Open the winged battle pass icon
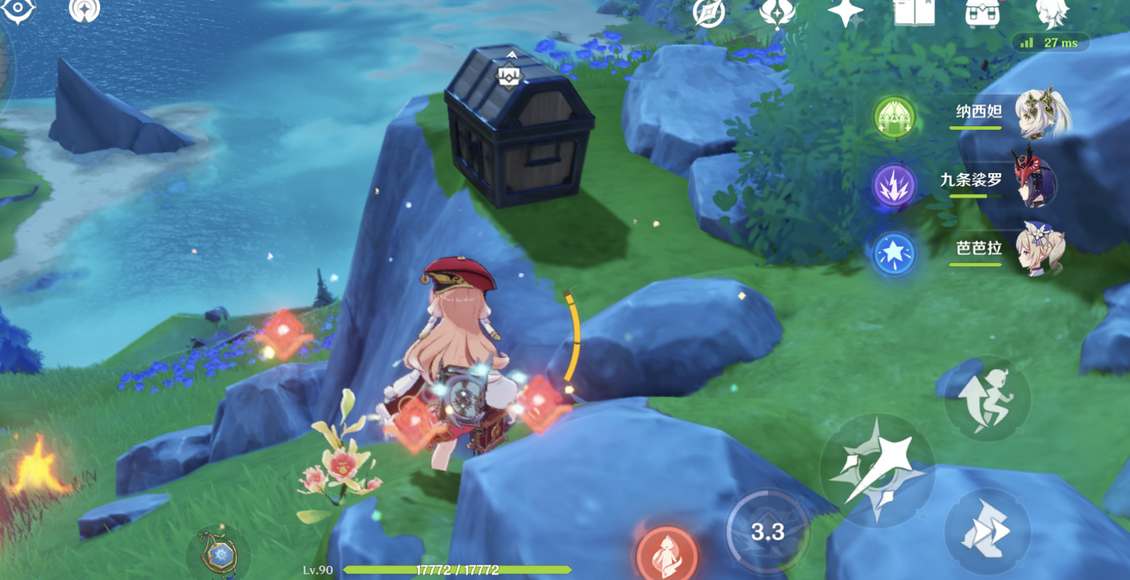This screenshot has width=1130, height=580. [x=776, y=12]
